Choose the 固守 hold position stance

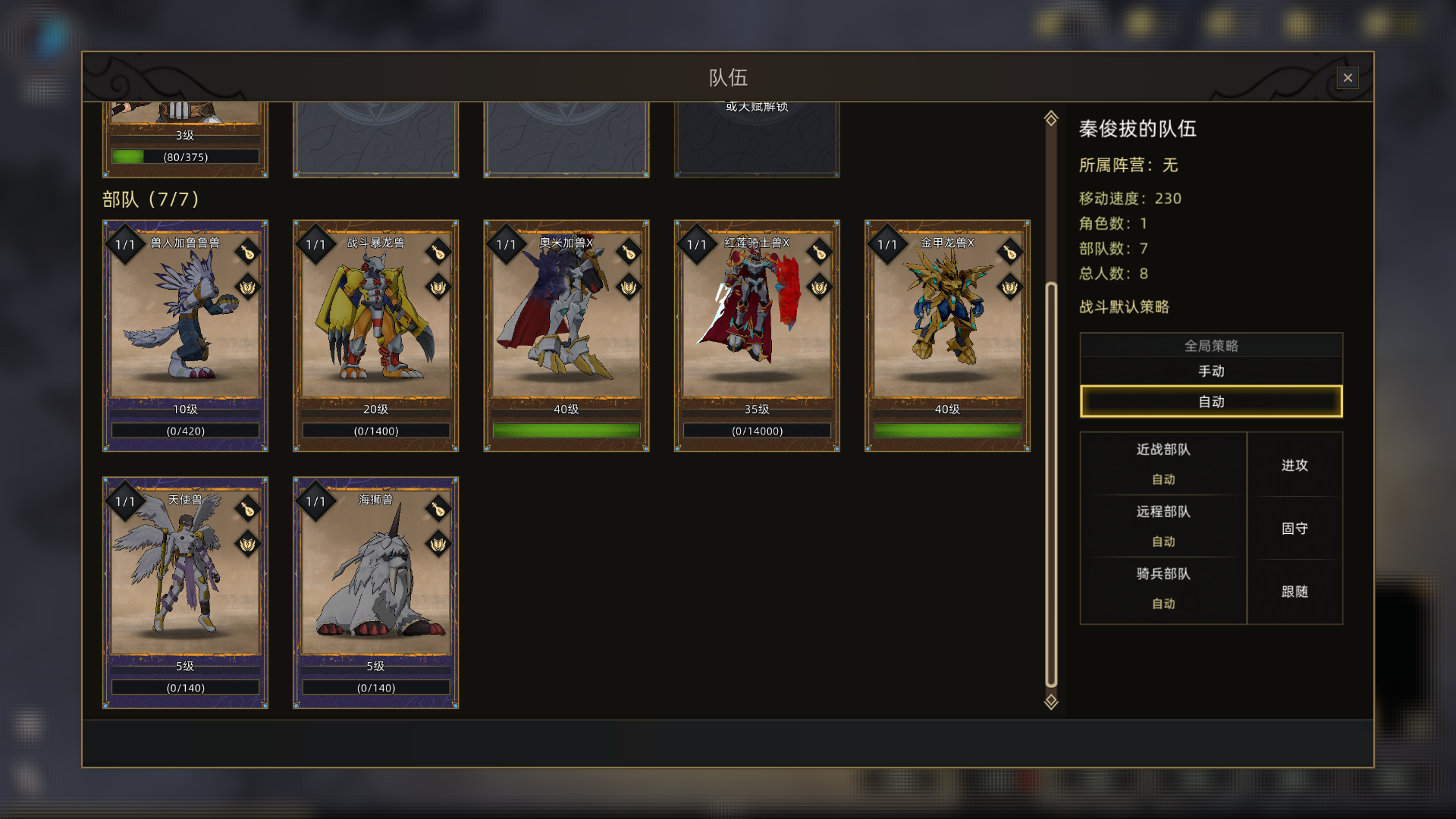(1294, 528)
